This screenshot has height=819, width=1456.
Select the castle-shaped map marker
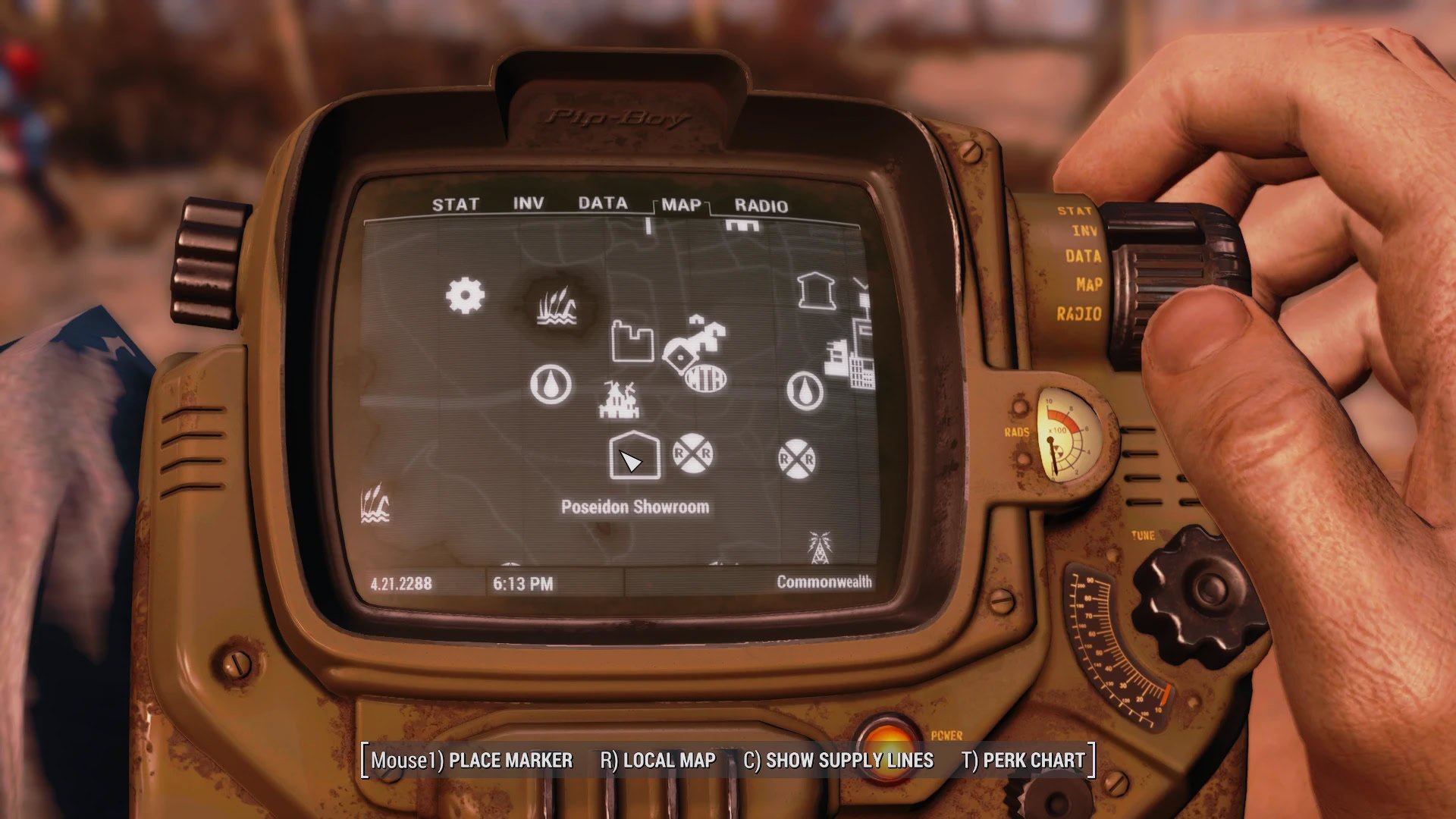click(619, 400)
